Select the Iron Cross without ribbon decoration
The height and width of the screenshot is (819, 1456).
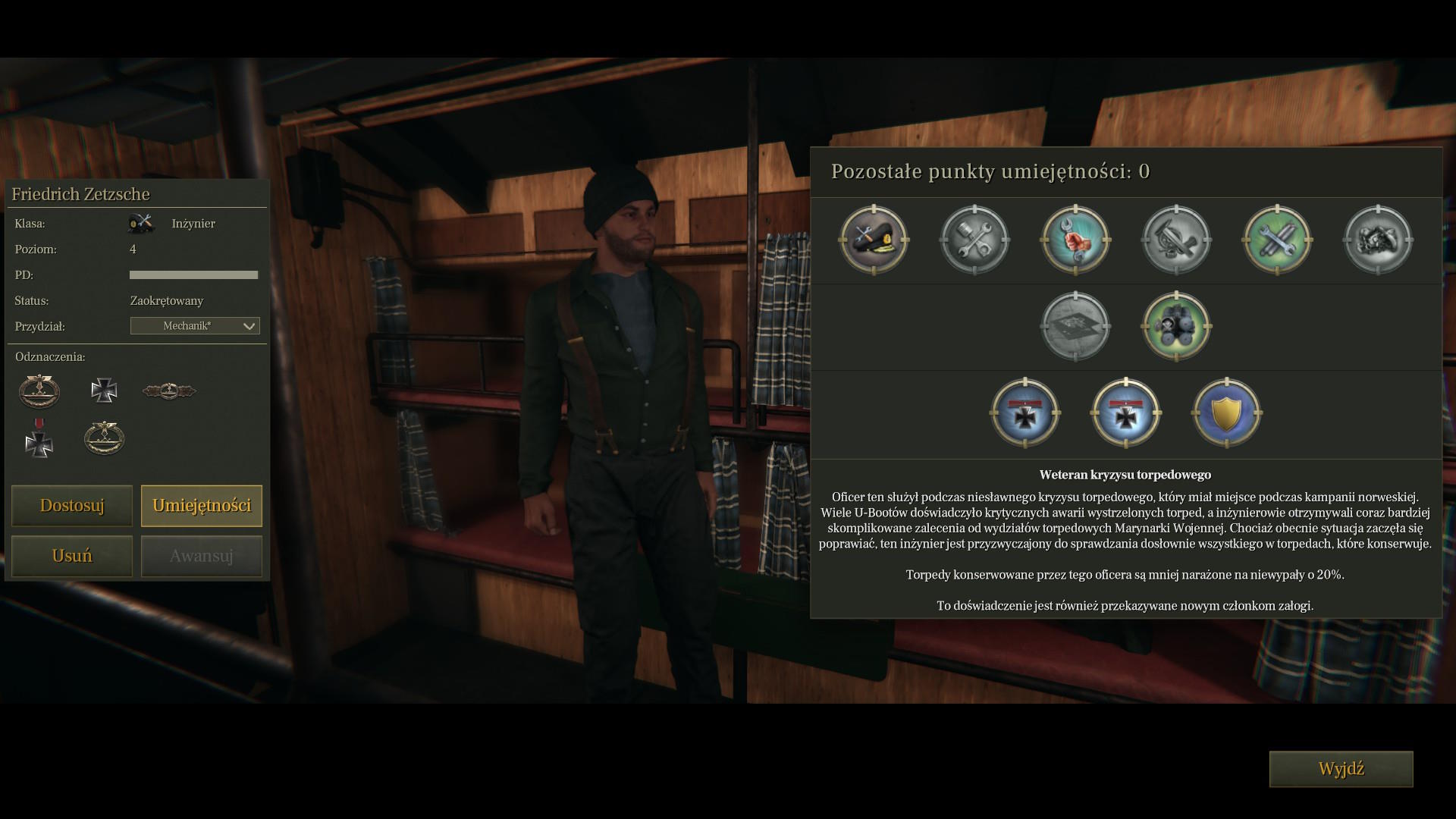(104, 391)
